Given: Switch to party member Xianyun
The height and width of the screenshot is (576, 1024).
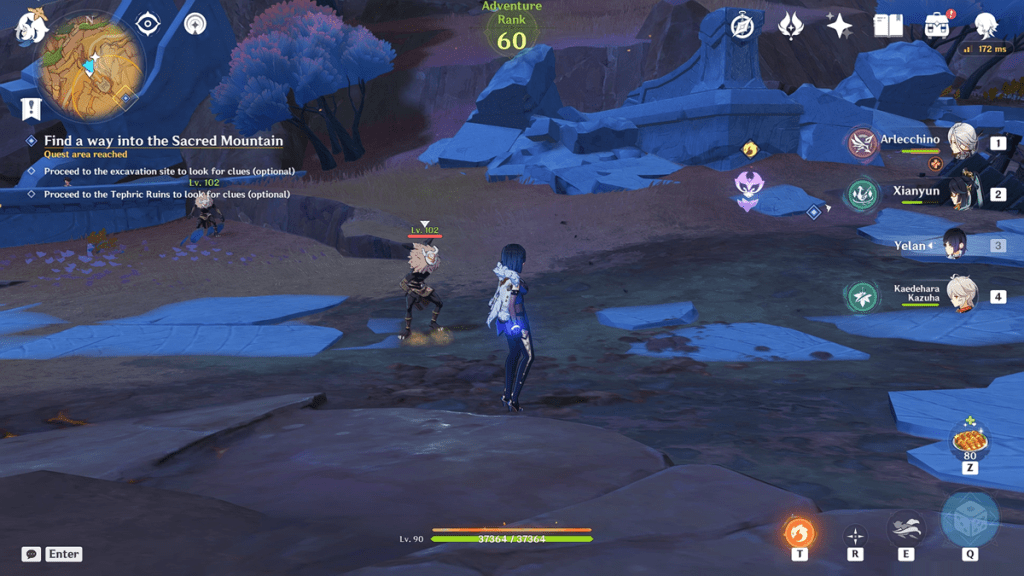Looking at the screenshot, I should (x=962, y=192).
